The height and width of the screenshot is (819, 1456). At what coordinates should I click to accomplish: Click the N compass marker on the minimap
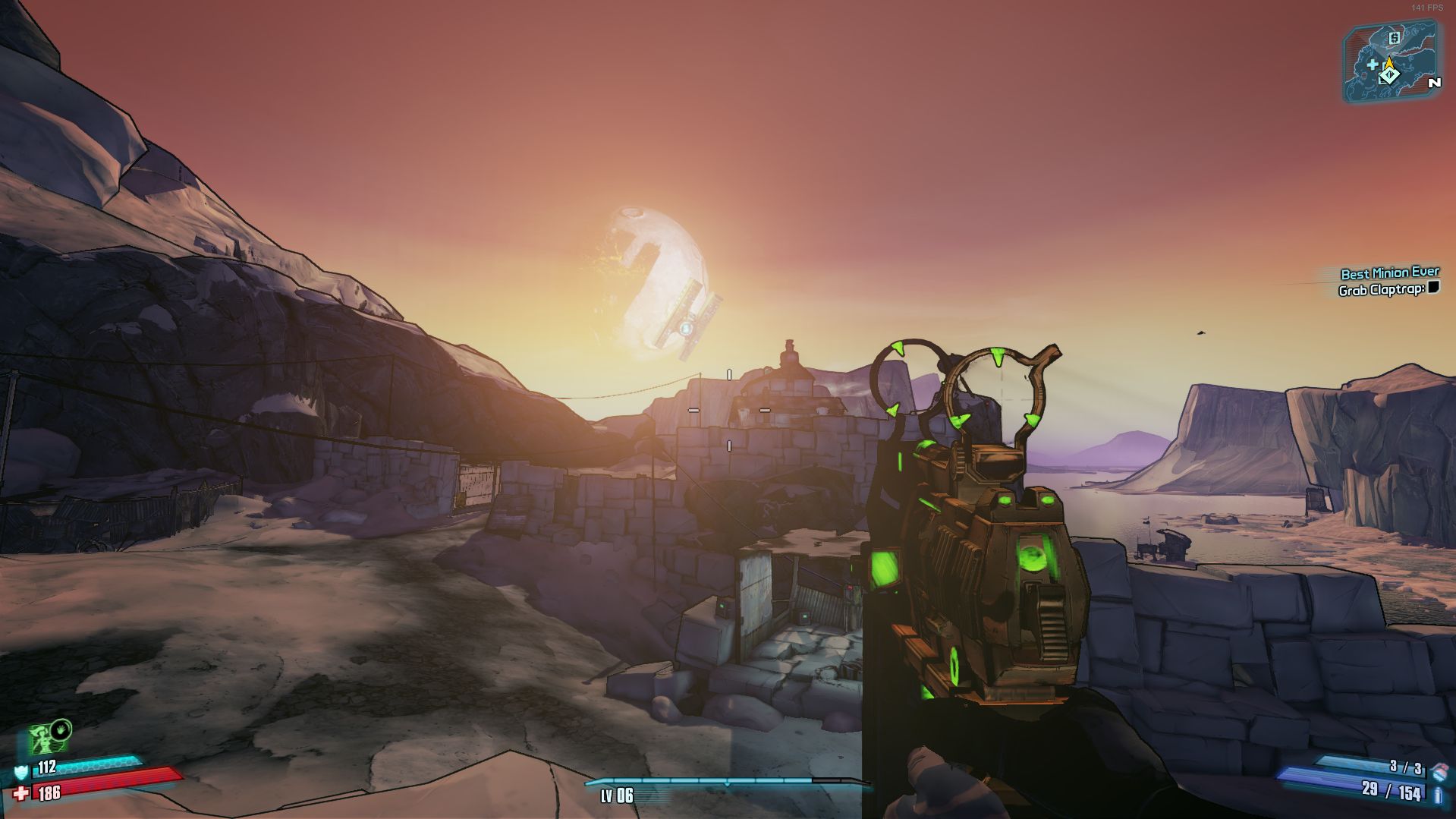click(x=1435, y=82)
